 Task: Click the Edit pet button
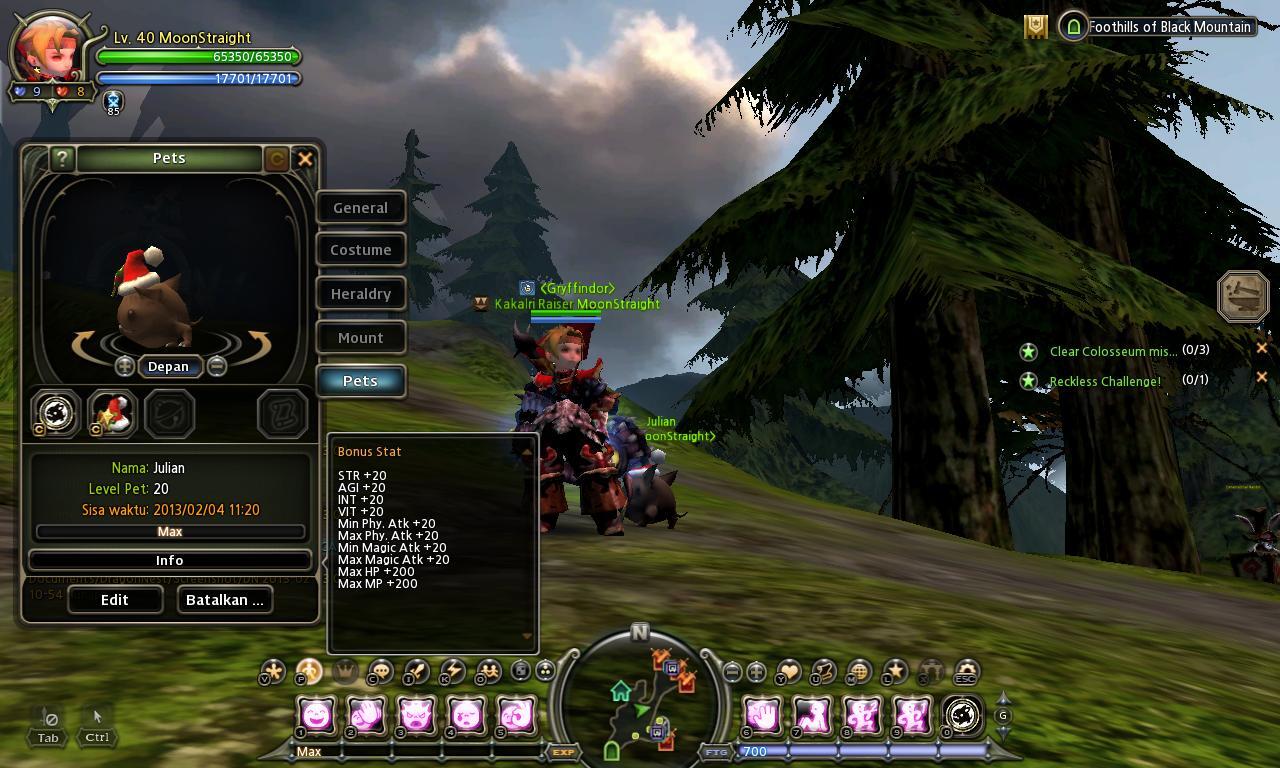[x=115, y=600]
